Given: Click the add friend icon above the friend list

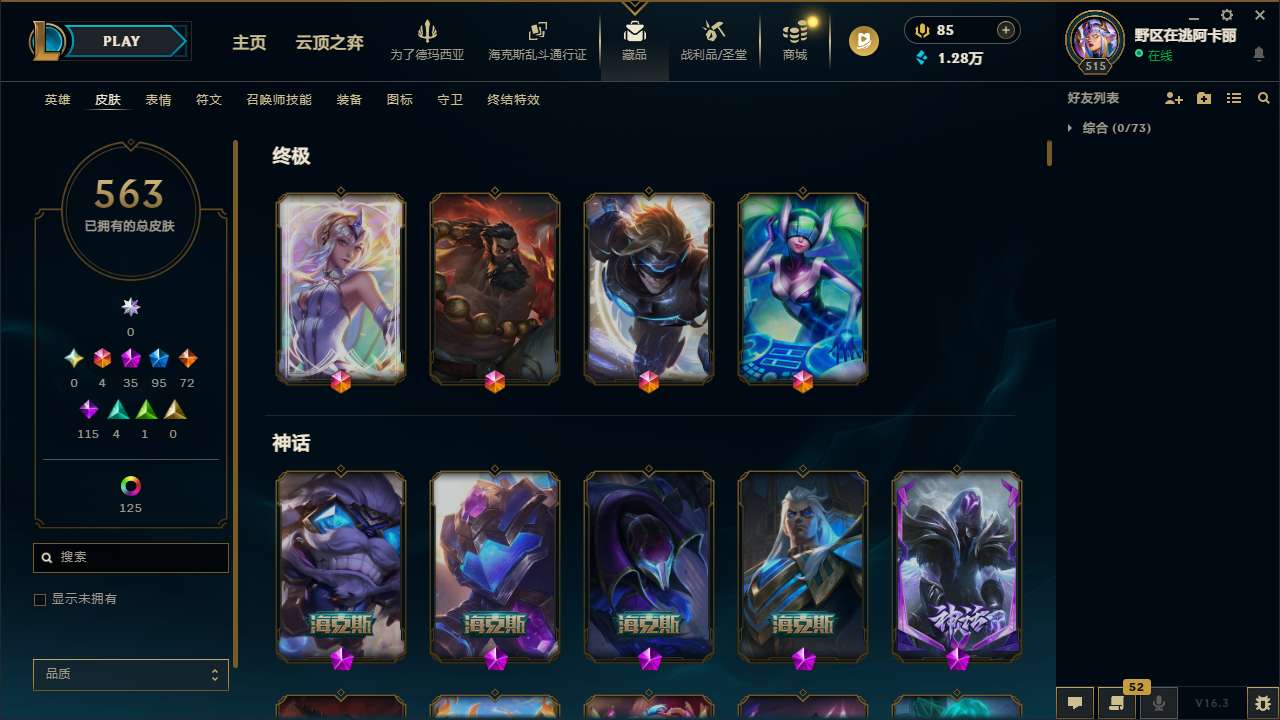Looking at the screenshot, I should (1174, 98).
